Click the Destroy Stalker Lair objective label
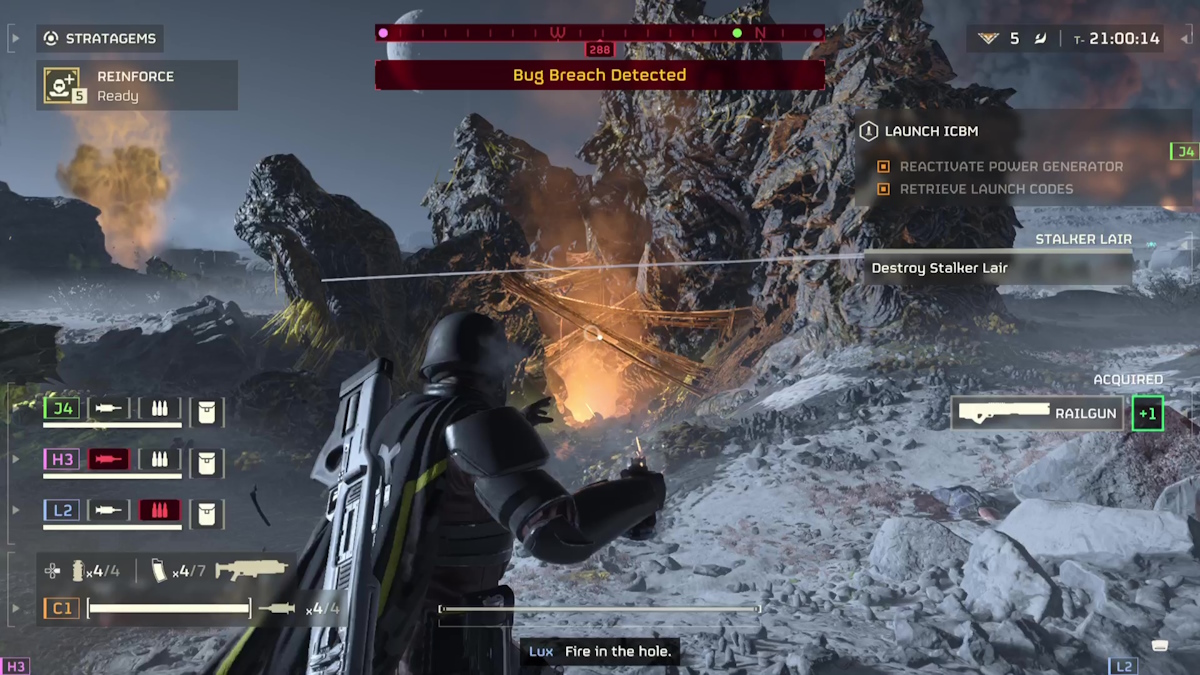 [940, 268]
